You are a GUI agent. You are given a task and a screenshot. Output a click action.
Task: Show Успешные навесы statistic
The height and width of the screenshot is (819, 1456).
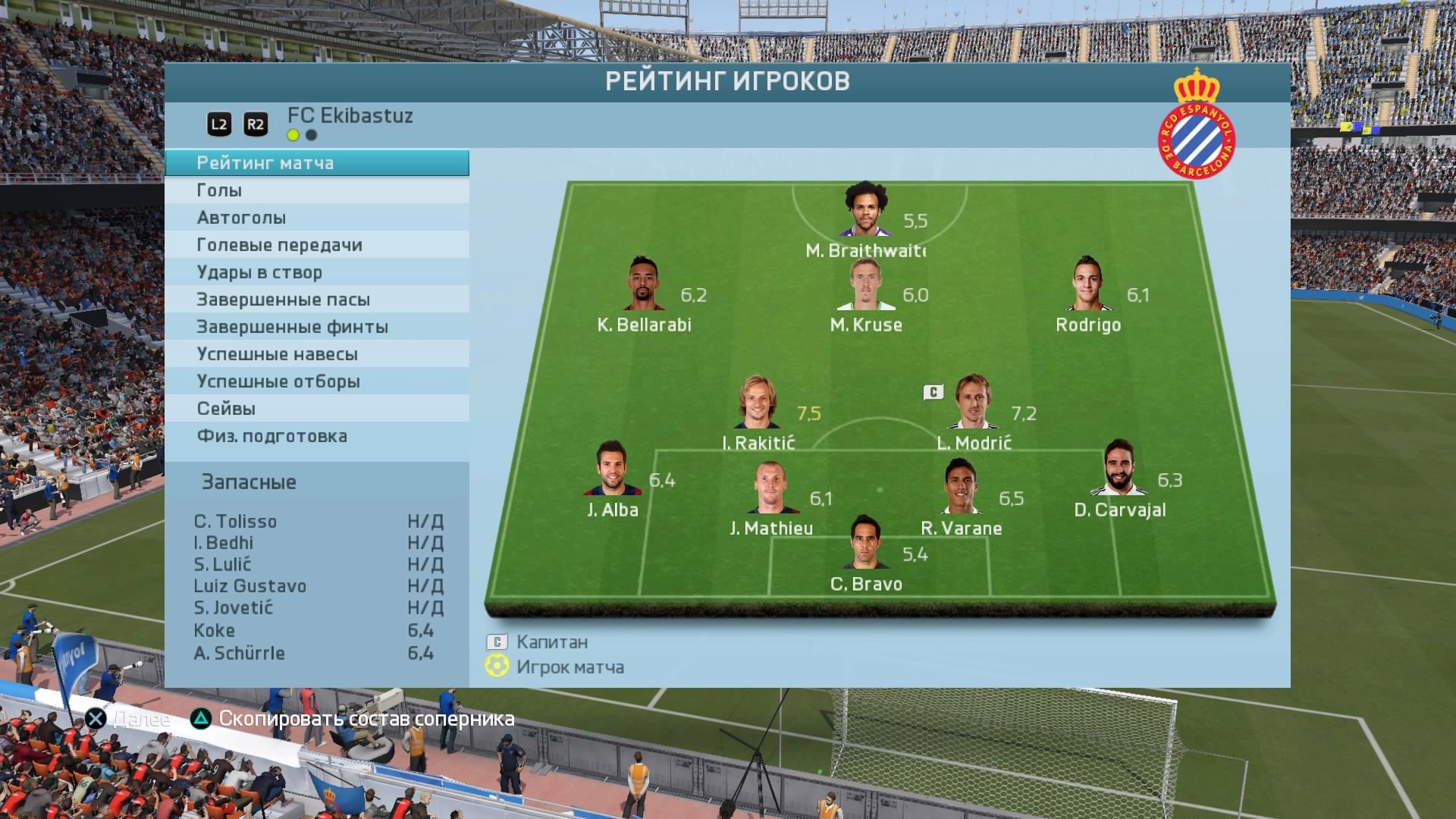coord(316,354)
